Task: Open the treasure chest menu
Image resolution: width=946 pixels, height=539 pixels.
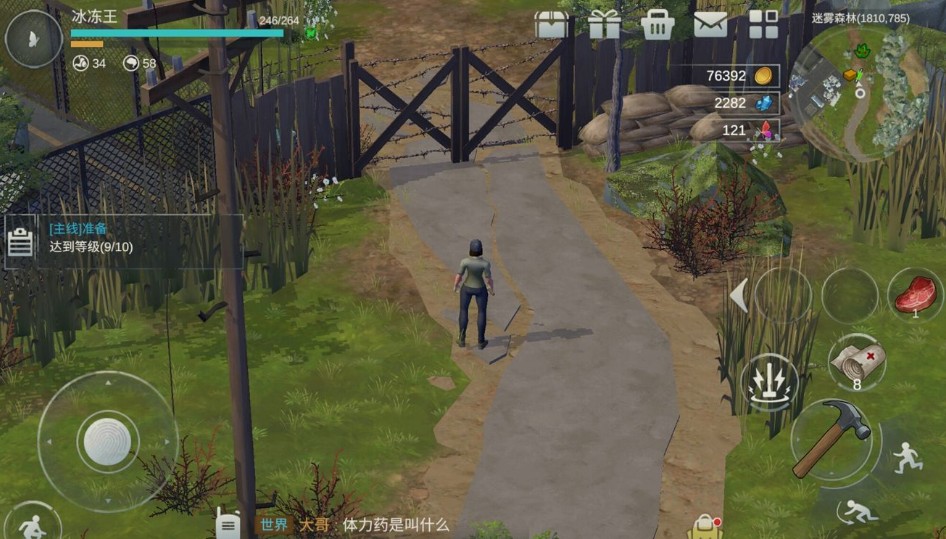Action: (x=551, y=24)
